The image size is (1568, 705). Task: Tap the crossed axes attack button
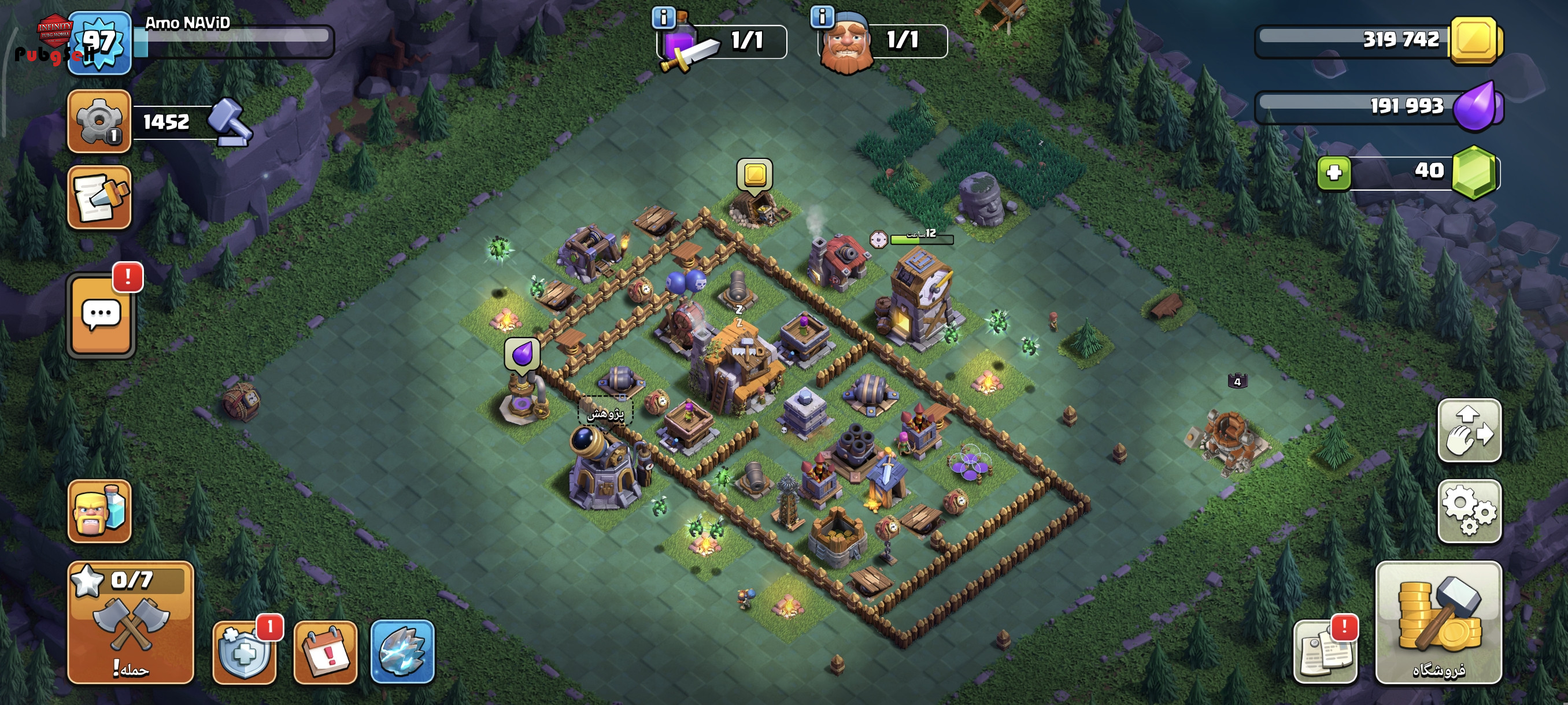[130, 622]
